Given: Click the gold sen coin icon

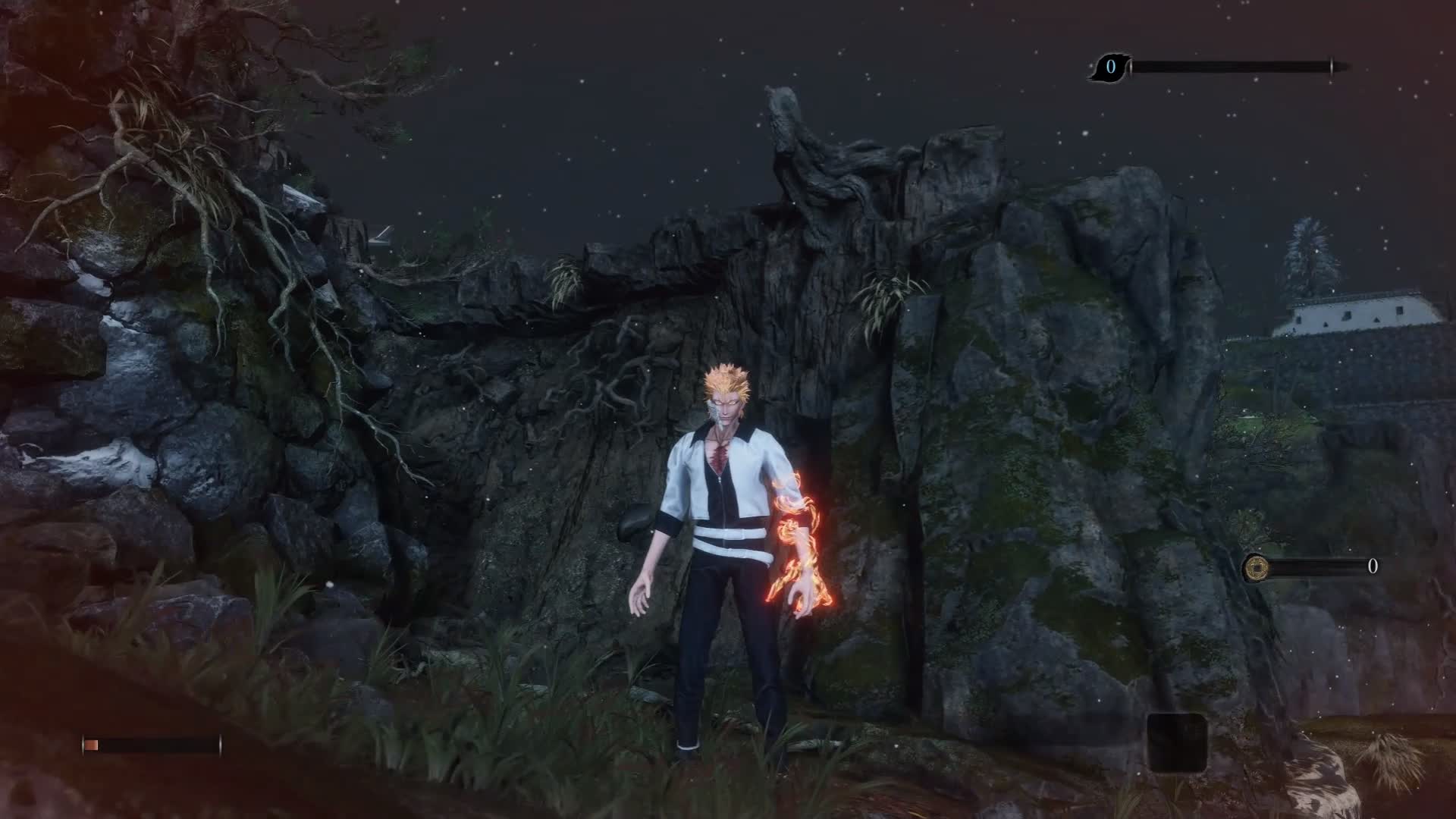Looking at the screenshot, I should coord(1257,566).
